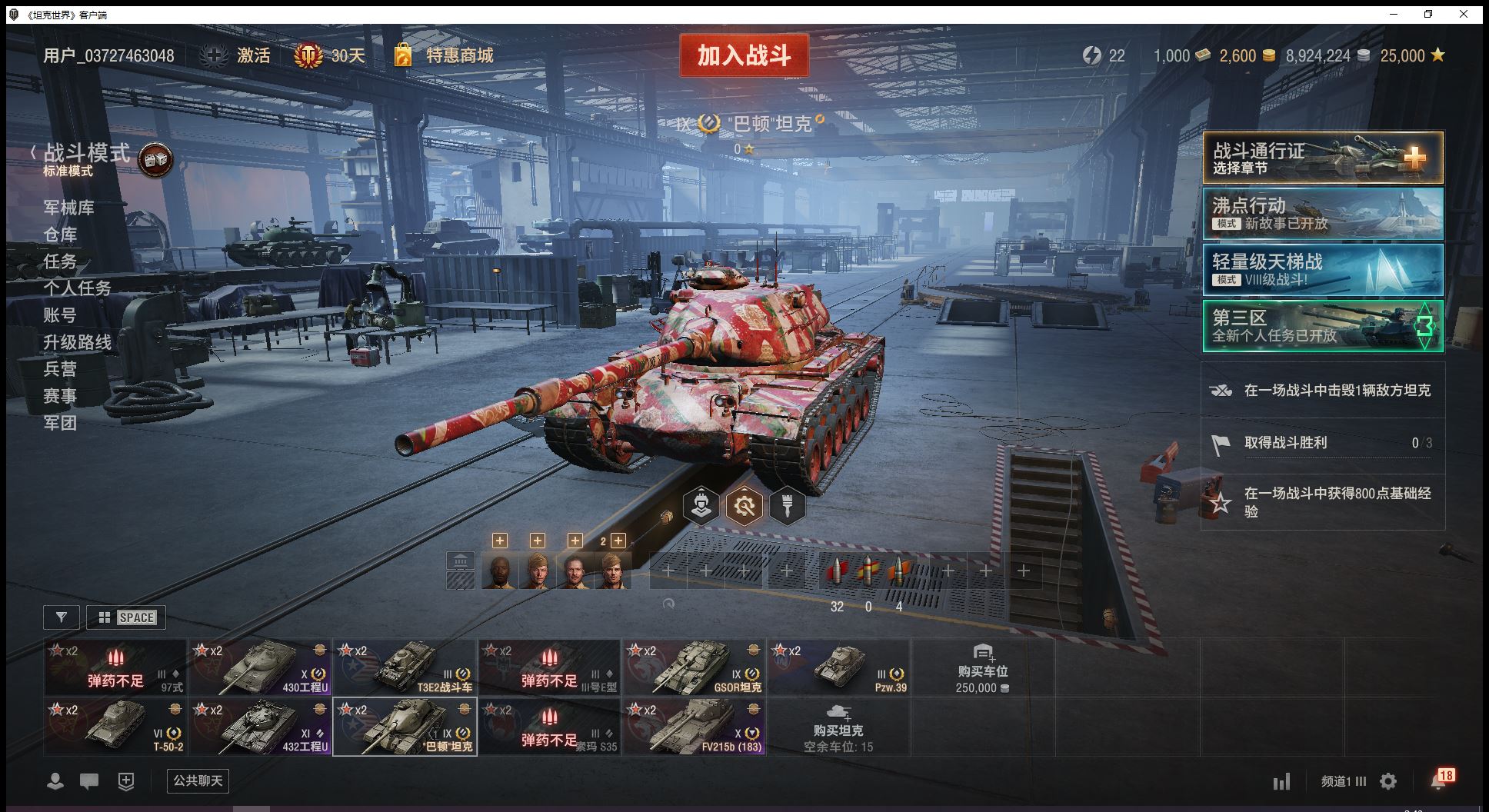The width and height of the screenshot is (1489, 812).
Task: Open the 沸点行动 event banner
Action: [1322, 214]
